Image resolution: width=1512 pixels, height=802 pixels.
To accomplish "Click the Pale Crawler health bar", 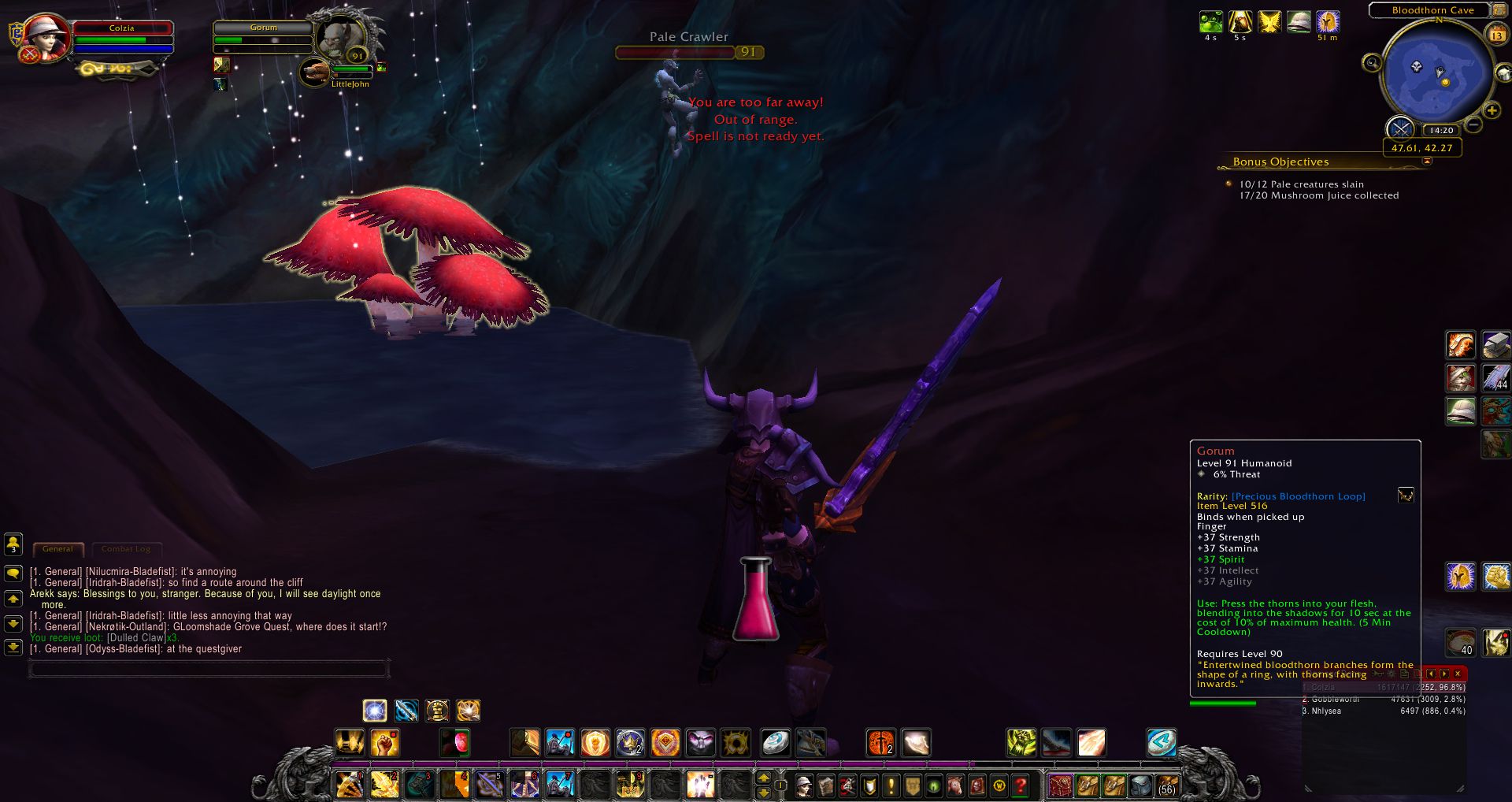I will pyautogui.click(x=677, y=52).
